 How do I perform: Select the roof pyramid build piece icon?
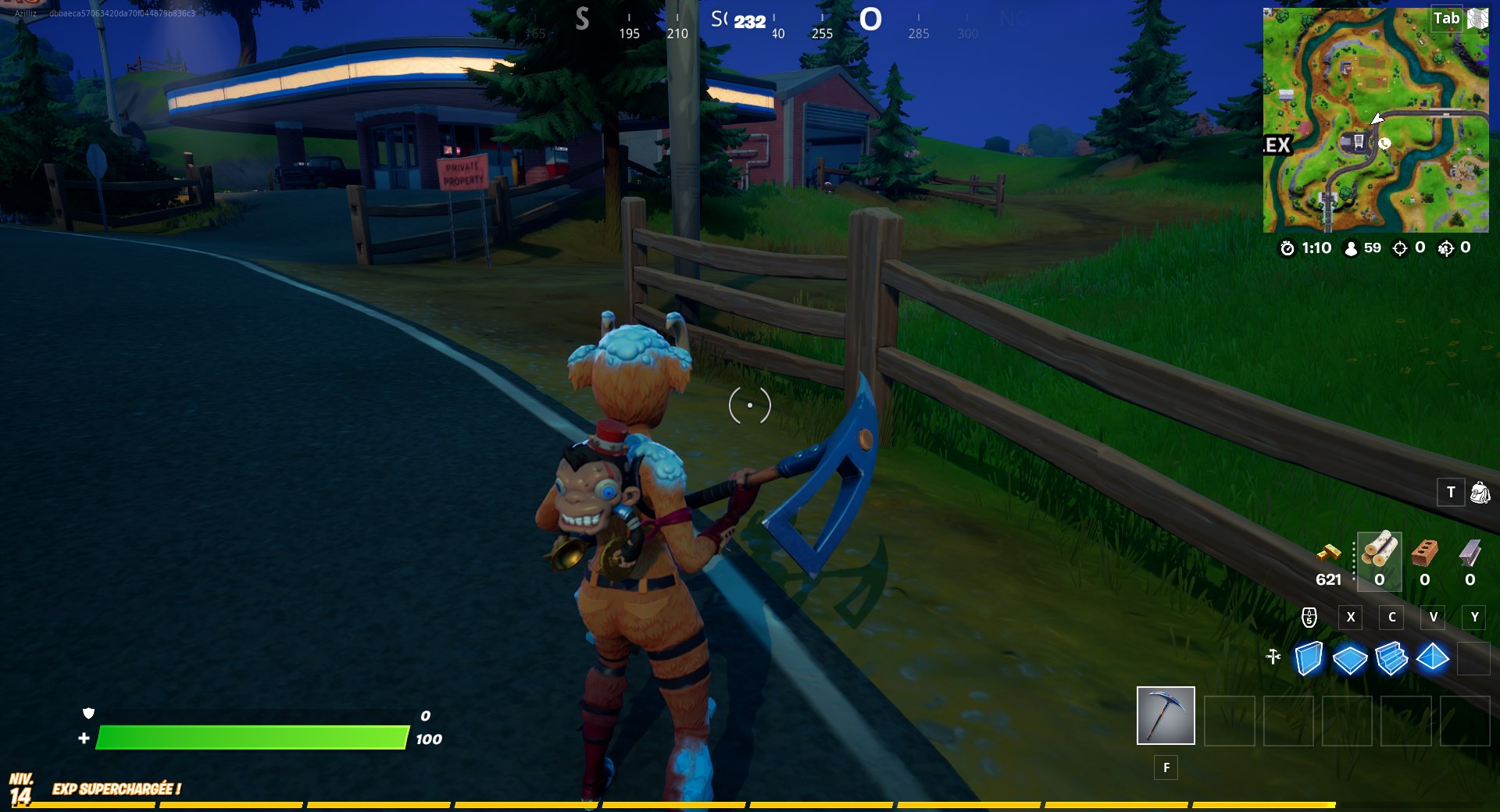click(x=1434, y=660)
